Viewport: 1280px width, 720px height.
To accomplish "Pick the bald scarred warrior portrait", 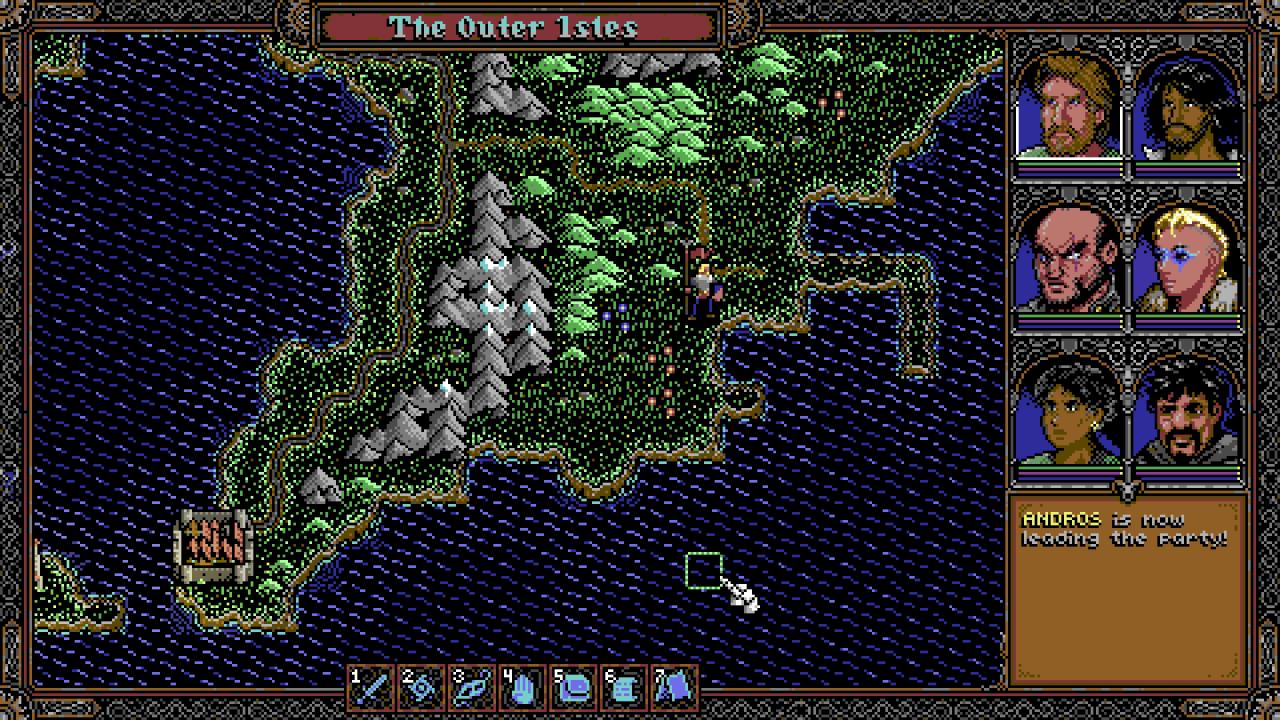I will click(x=1069, y=260).
